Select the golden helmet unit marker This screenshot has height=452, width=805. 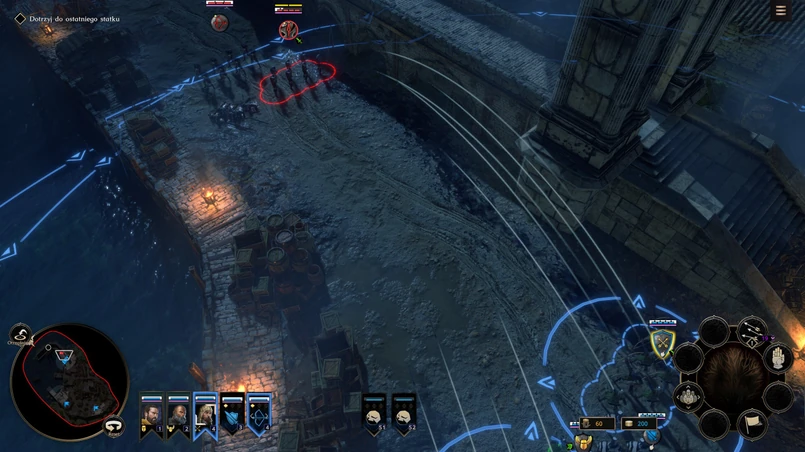click(x=584, y=443)
